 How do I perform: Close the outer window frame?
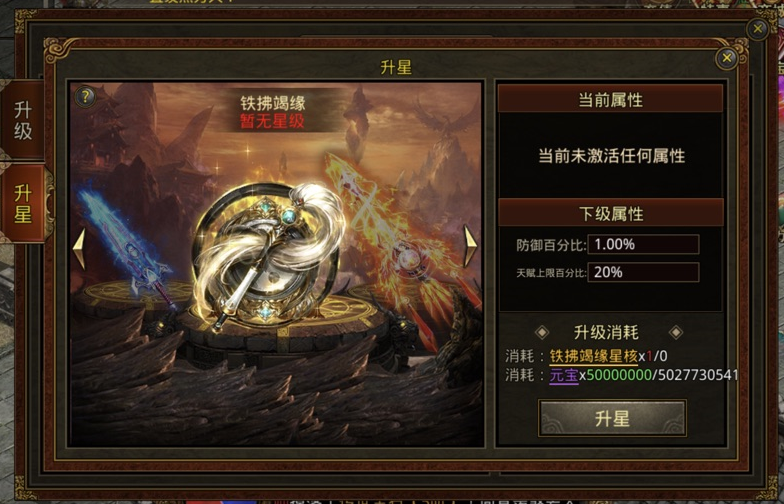click(x=759, y=29)
